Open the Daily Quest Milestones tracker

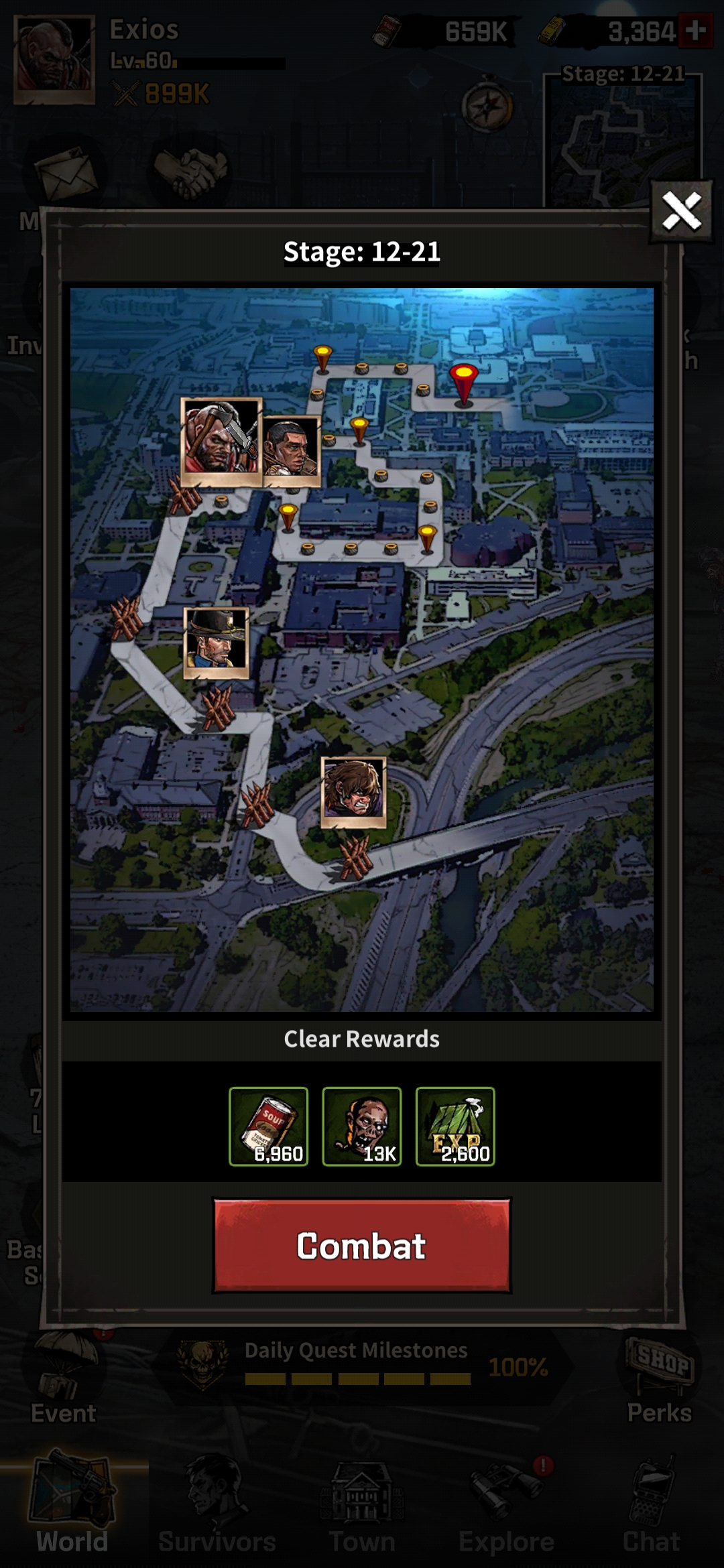[362, 1366]
